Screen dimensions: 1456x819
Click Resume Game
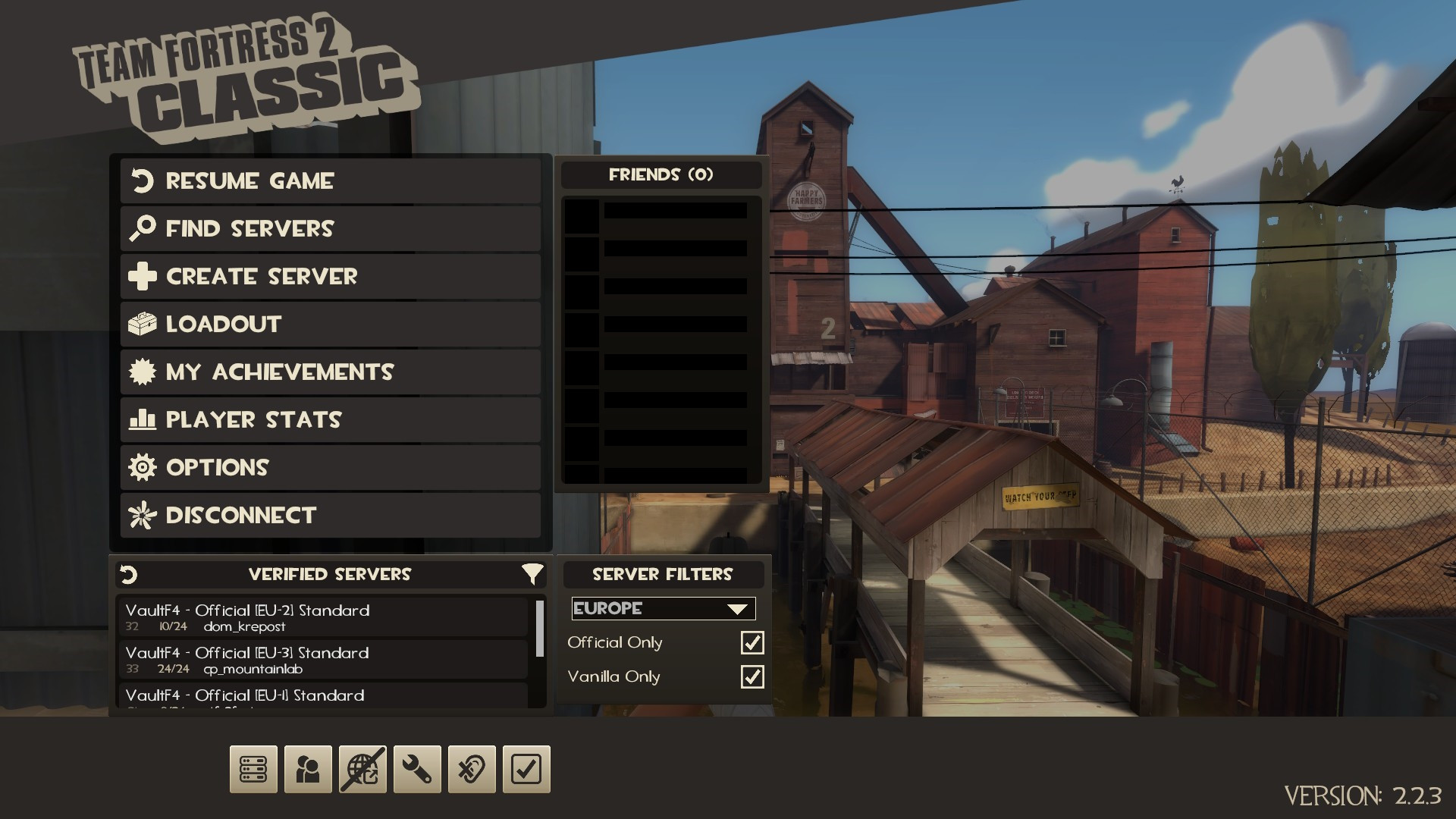(330, 181)
